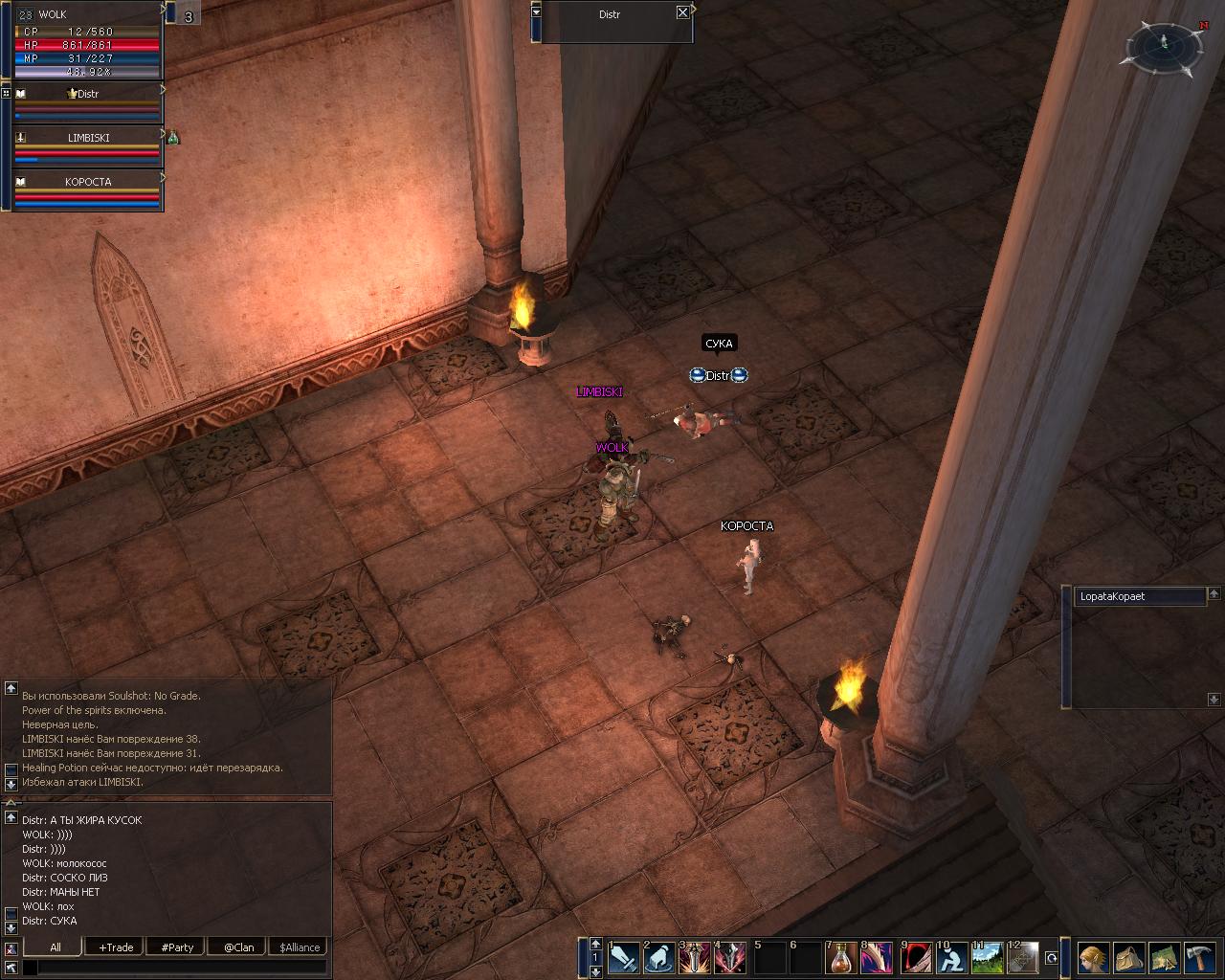Open the #Party chat tab
This screenshot has width=1225, height=980.
[177, 947]
